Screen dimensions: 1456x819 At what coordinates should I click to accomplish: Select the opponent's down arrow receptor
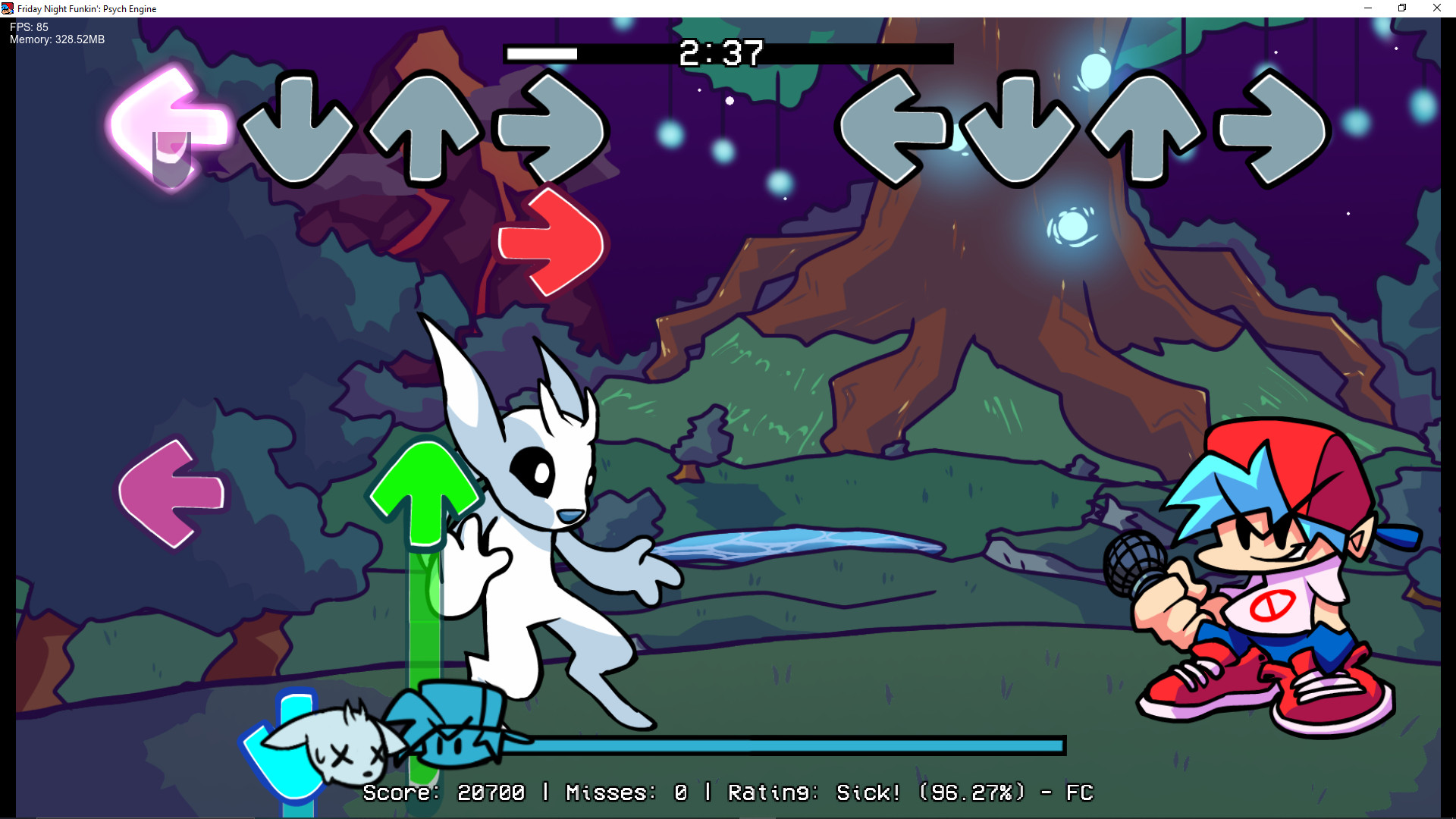(x=296, y=130)
